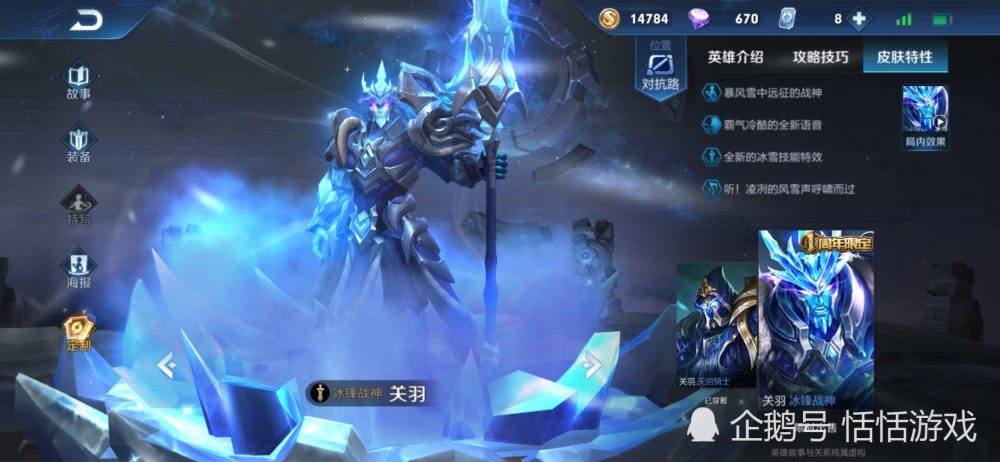Open the 海报 (Poster) view
1000x462 pixels.
pos(78,267)
